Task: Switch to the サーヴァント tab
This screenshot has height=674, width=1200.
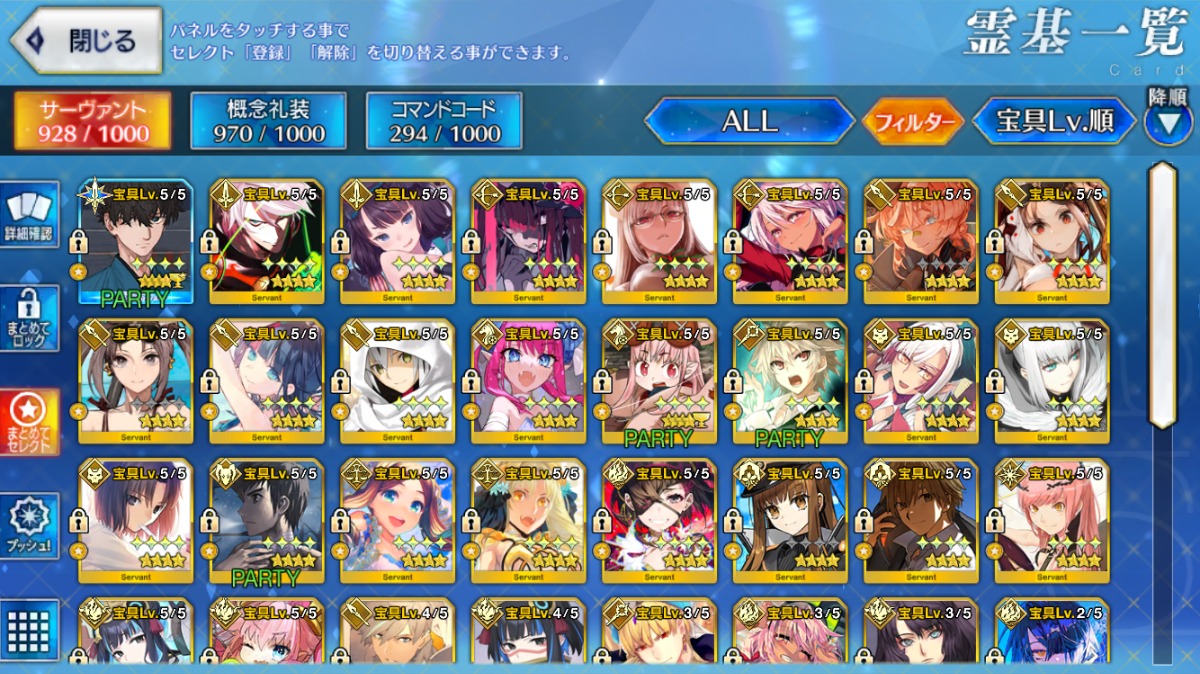Action: 92,121
